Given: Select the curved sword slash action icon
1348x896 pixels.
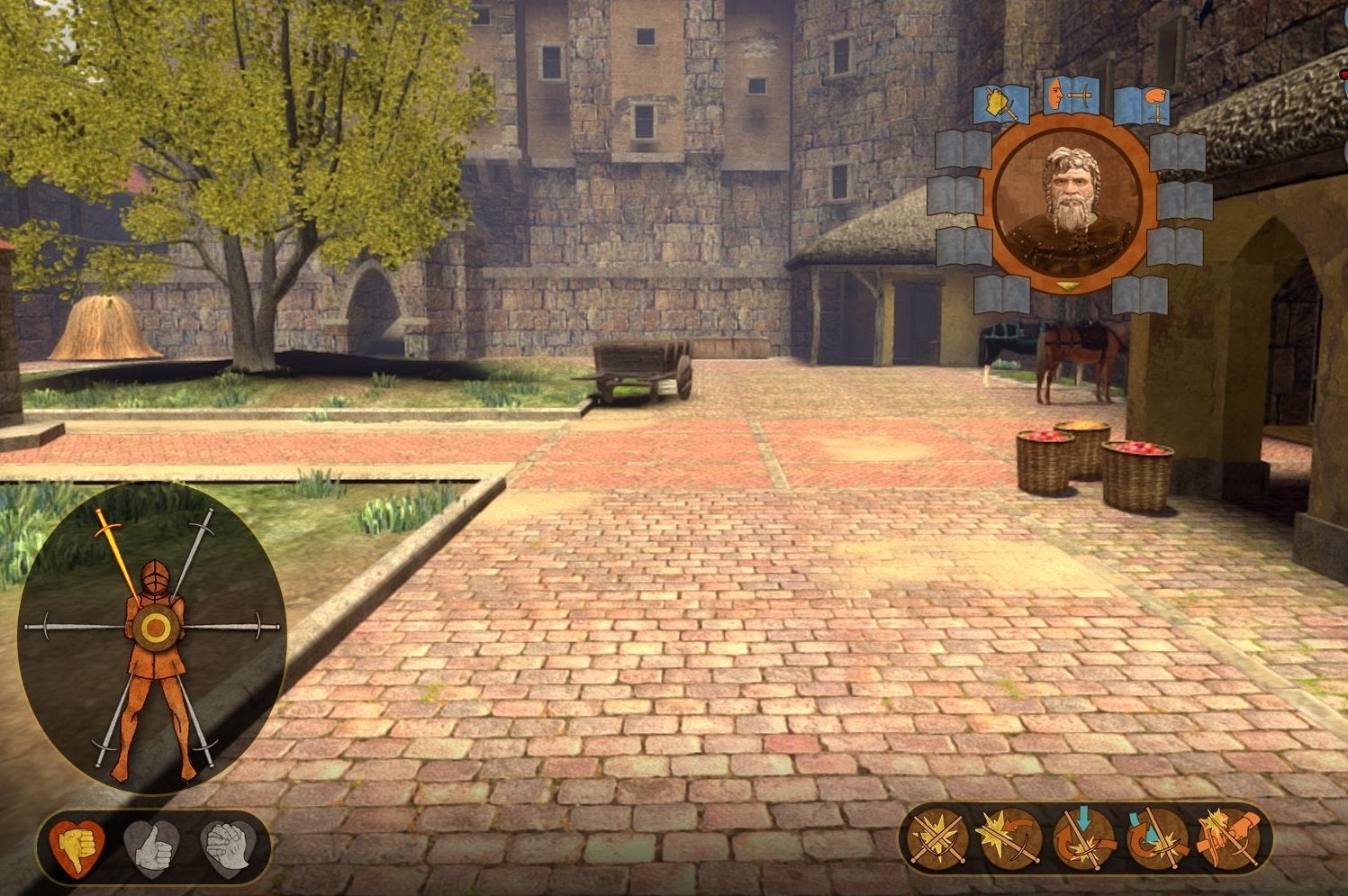Looking at the screenshot, I should pyautogui.click(x=1008, y=837).
